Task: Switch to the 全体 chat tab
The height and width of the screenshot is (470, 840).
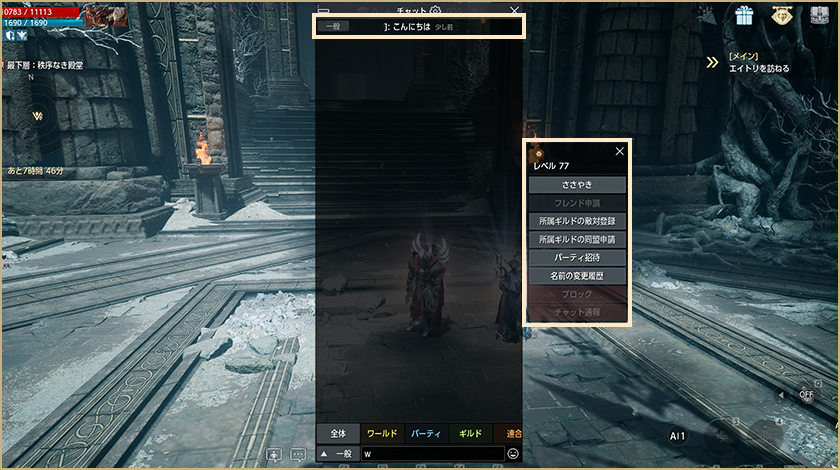Action: pyautogui.click(x=338, y=434)
